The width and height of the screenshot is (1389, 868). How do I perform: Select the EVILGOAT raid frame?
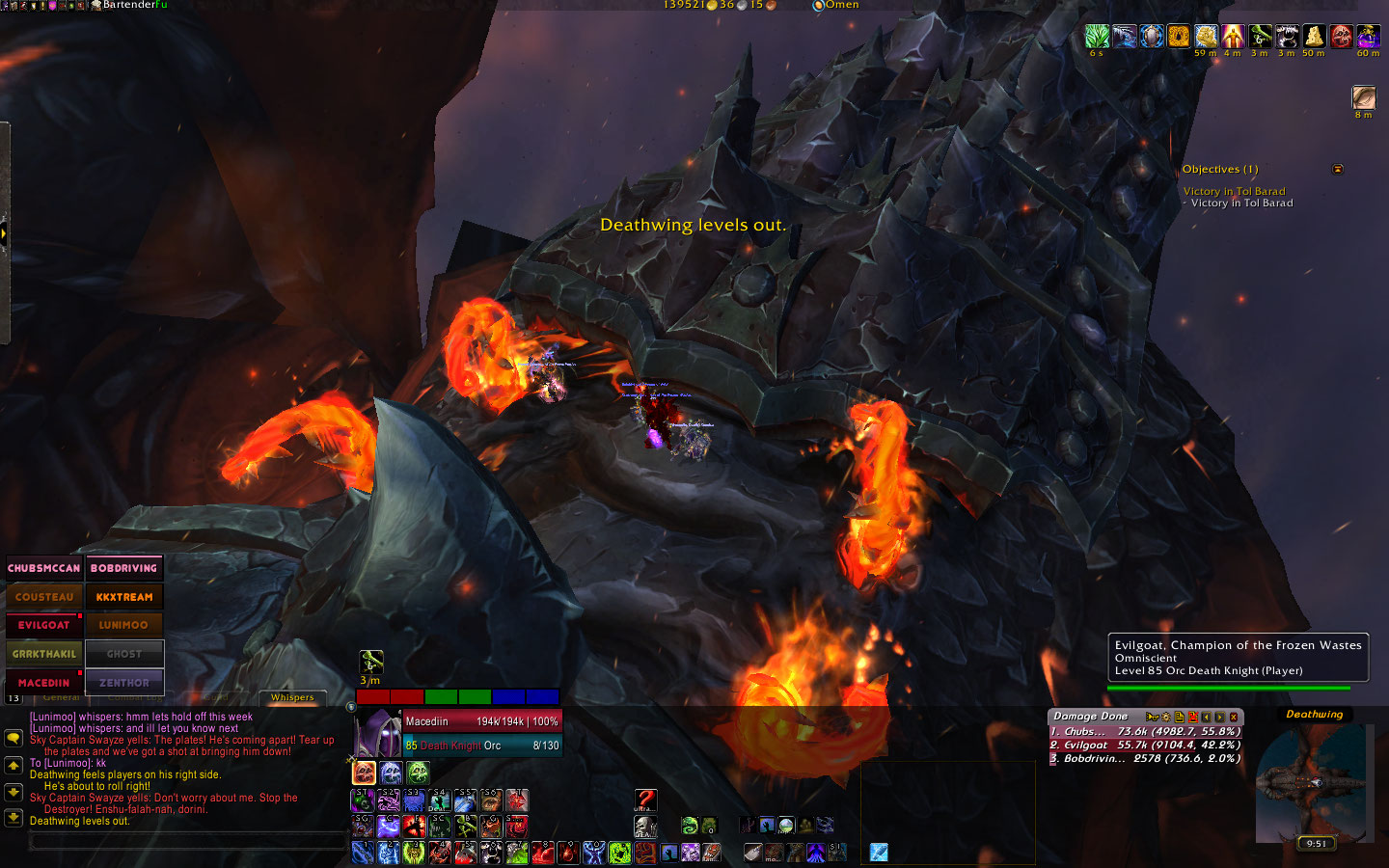pos(44,625)
